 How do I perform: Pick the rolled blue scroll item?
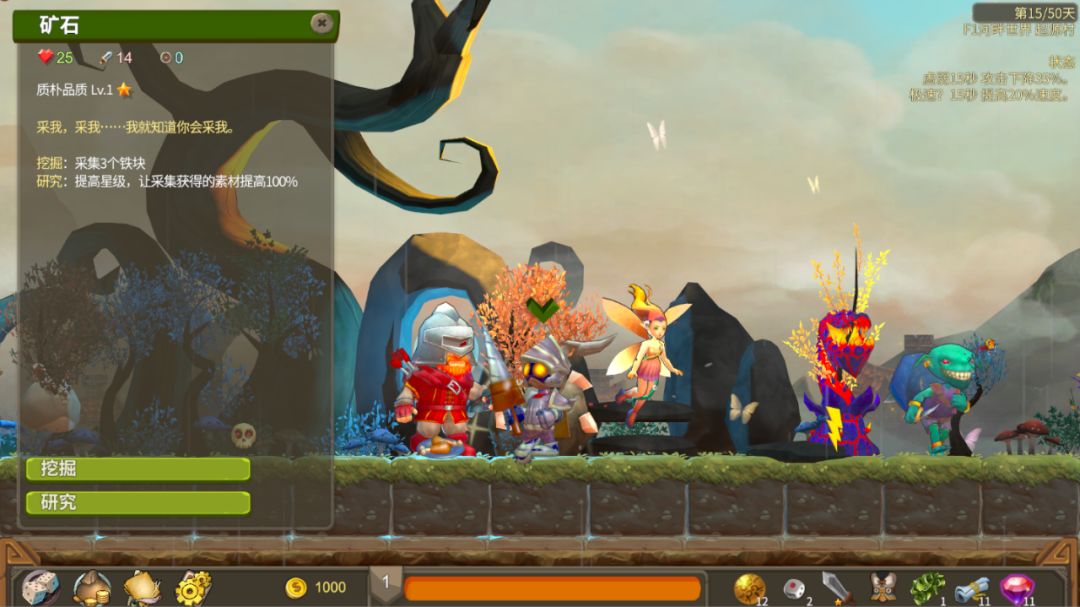(971, 587)
